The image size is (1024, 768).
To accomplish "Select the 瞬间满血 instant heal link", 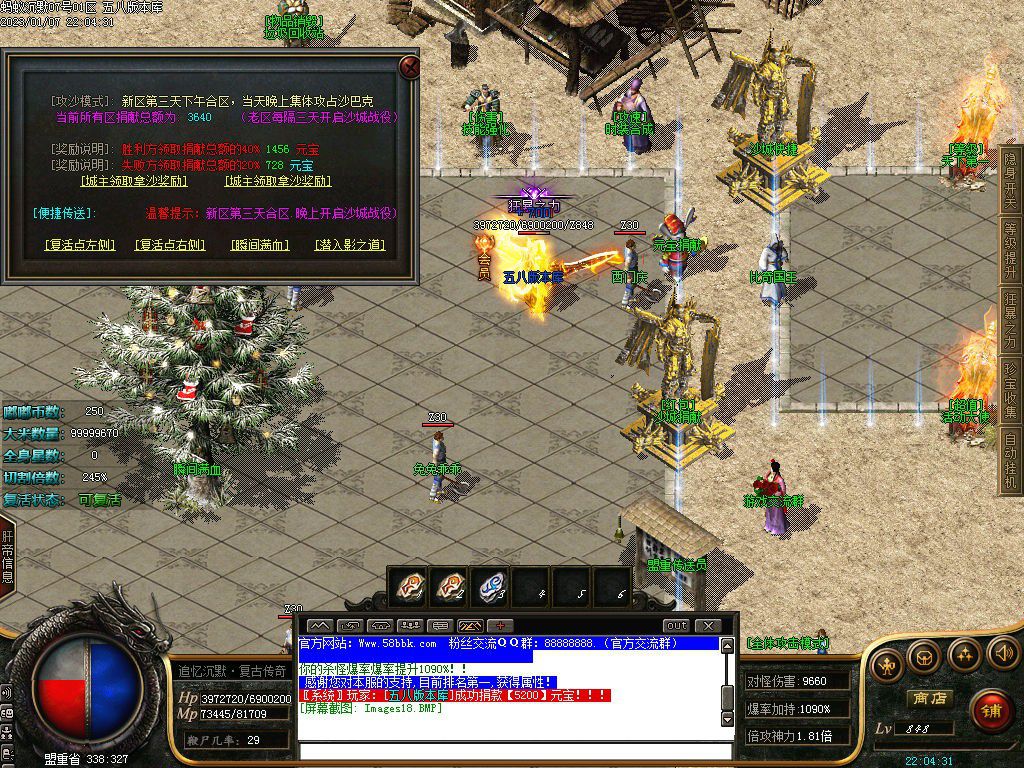I will (x=260, y=244).
